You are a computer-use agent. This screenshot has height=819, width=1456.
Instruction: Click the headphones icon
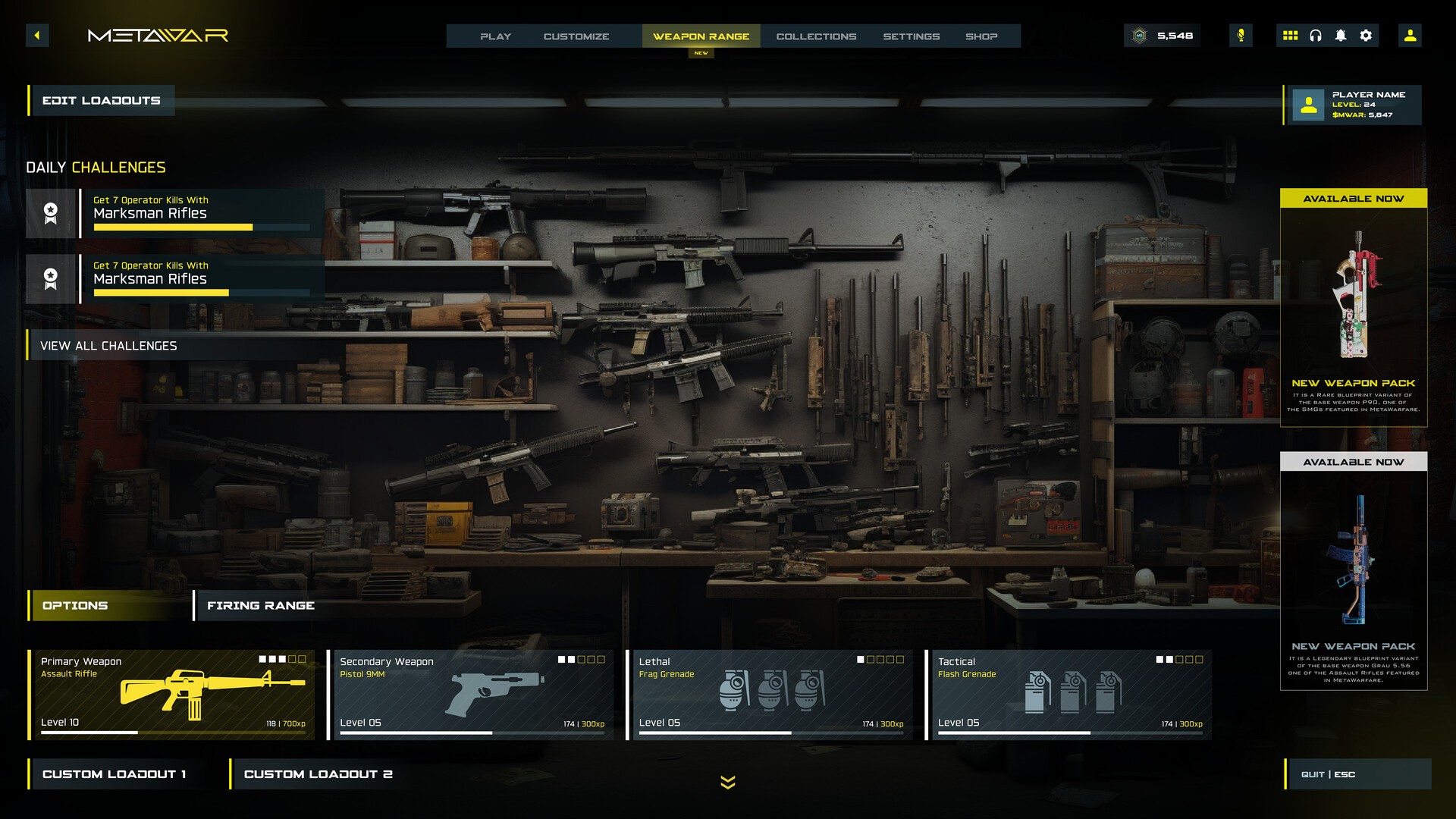point(1316,36)
